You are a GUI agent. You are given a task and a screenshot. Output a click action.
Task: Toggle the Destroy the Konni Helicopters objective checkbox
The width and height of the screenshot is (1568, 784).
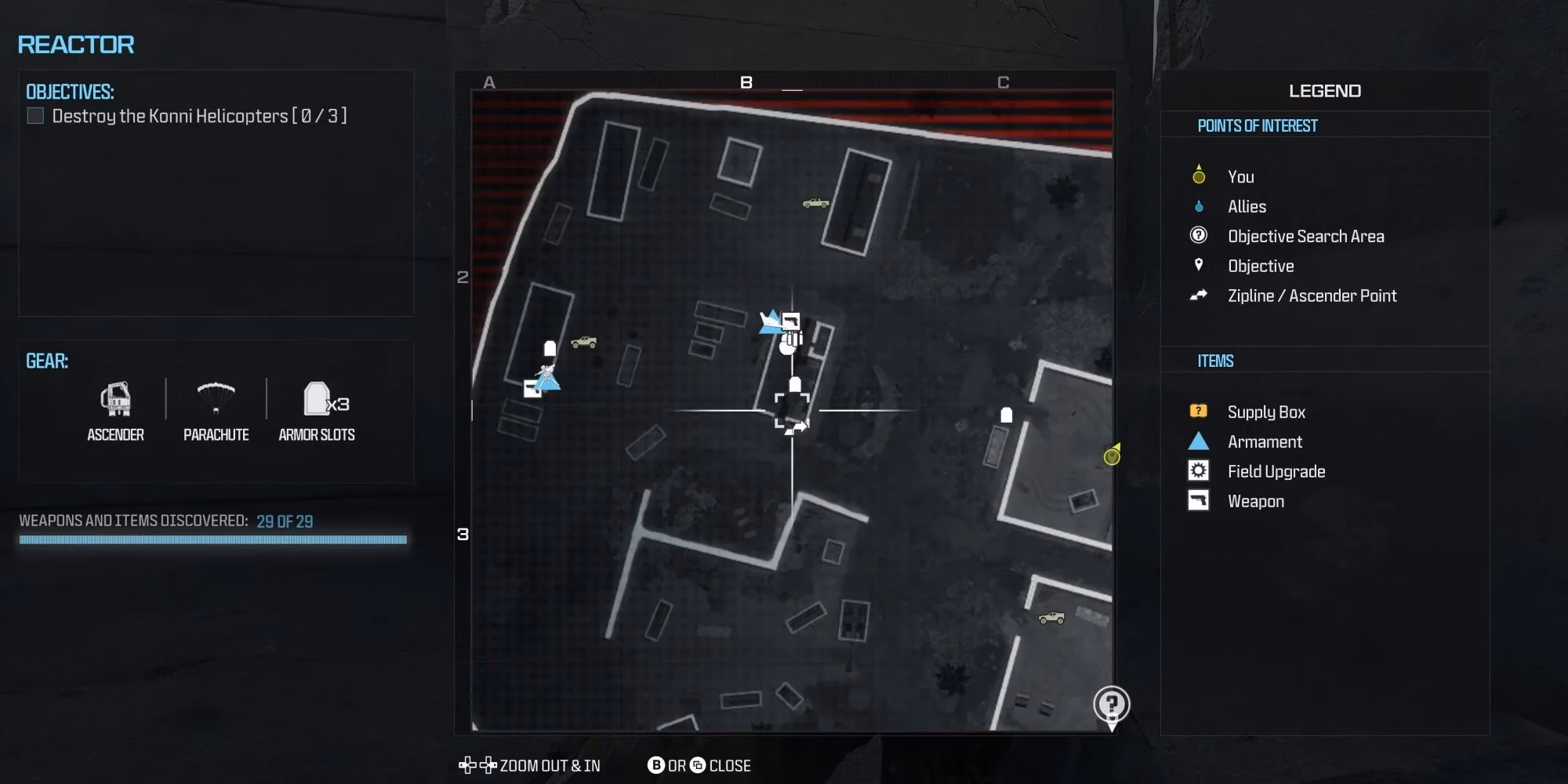(34, 115)
